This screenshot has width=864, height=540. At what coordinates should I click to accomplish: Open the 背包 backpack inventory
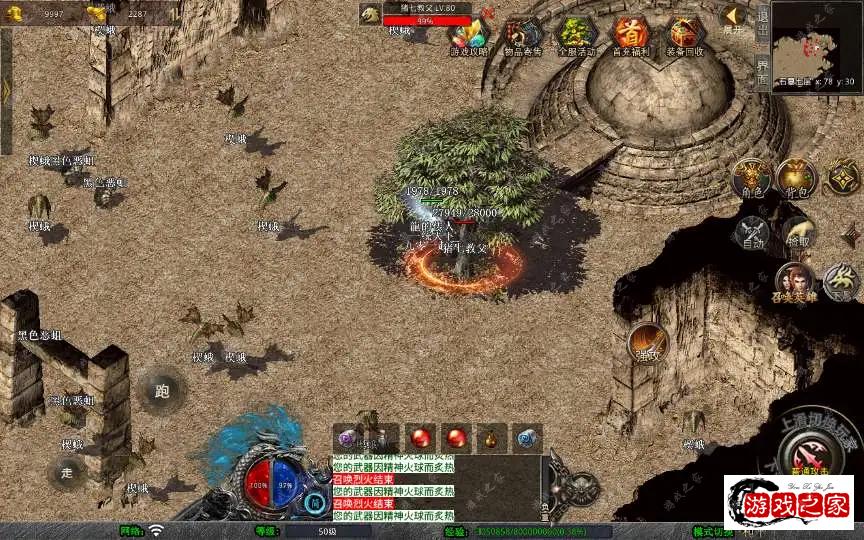(x=797, y=180)
